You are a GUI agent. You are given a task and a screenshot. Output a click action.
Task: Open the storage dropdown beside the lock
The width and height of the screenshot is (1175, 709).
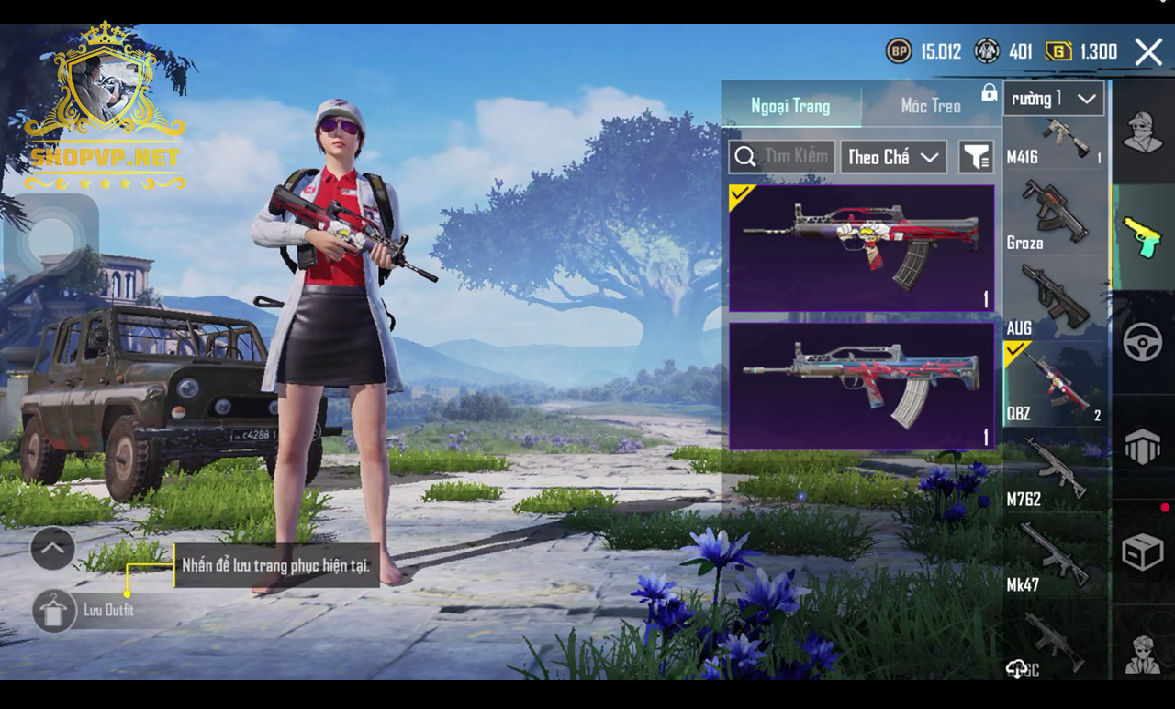1053,99
